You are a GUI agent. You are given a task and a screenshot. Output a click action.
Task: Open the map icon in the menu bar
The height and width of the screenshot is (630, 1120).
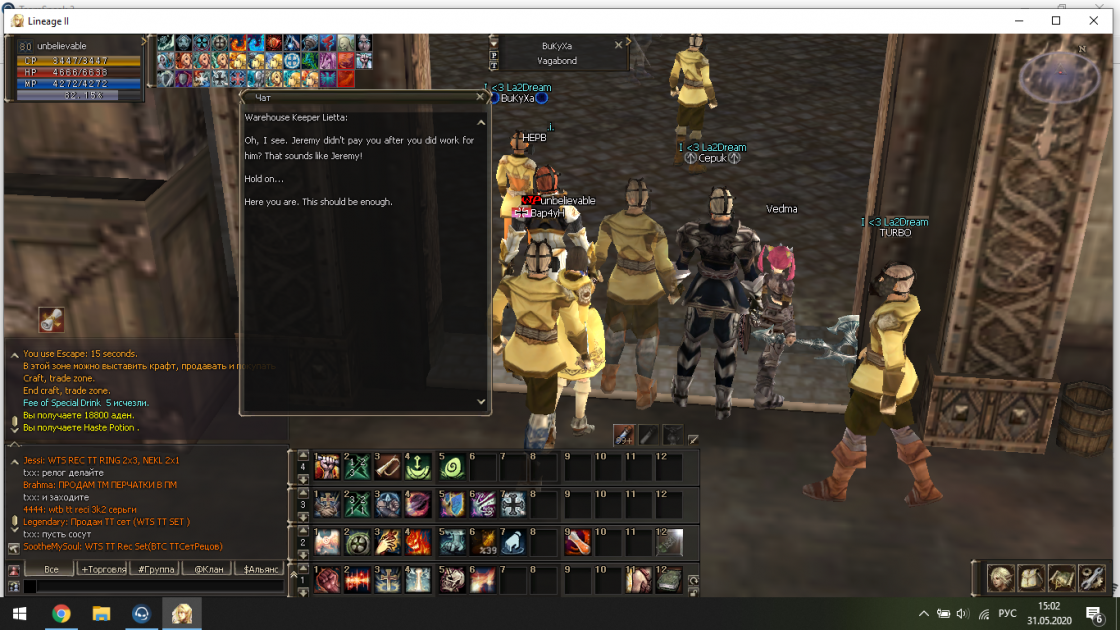(x=1060, y=578)
